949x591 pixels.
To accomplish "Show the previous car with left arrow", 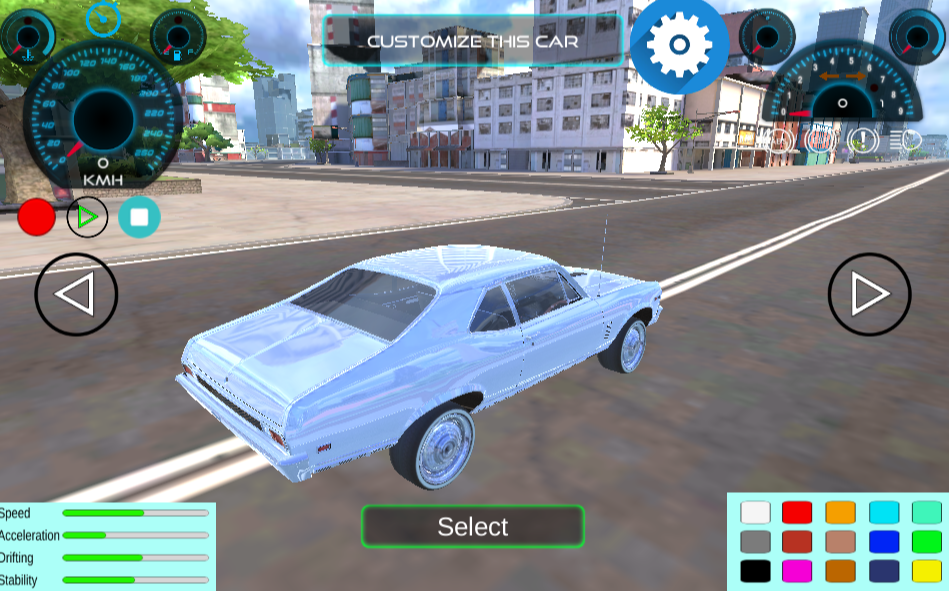I will tap(76, 294).
